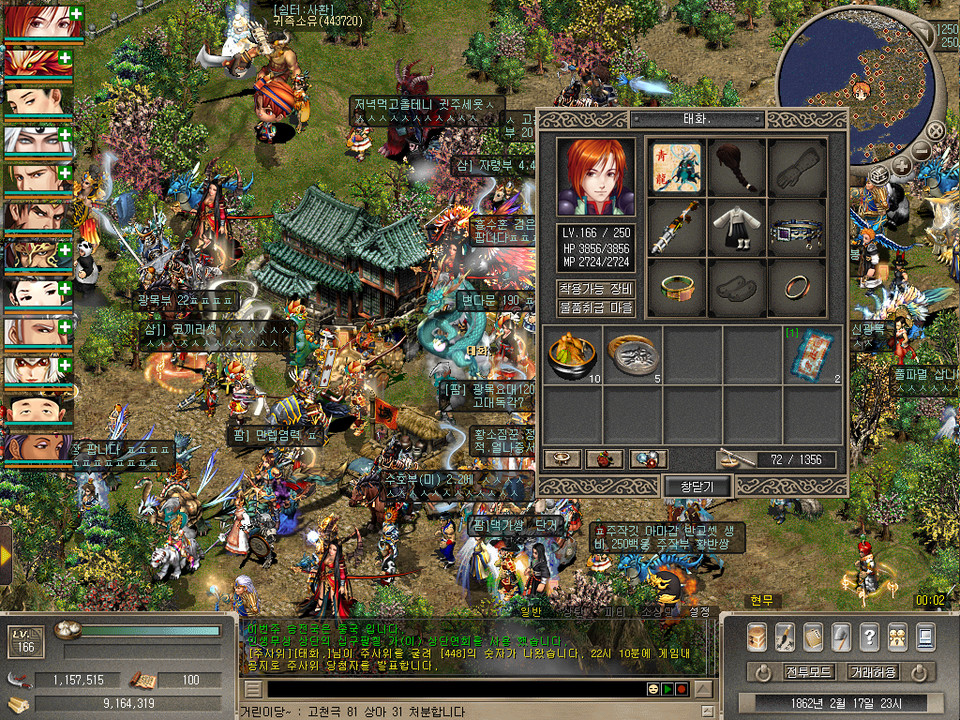Viewport: 960px width, 720px height.
Task: Open the two-figures community icon
Action: [897, 636]
